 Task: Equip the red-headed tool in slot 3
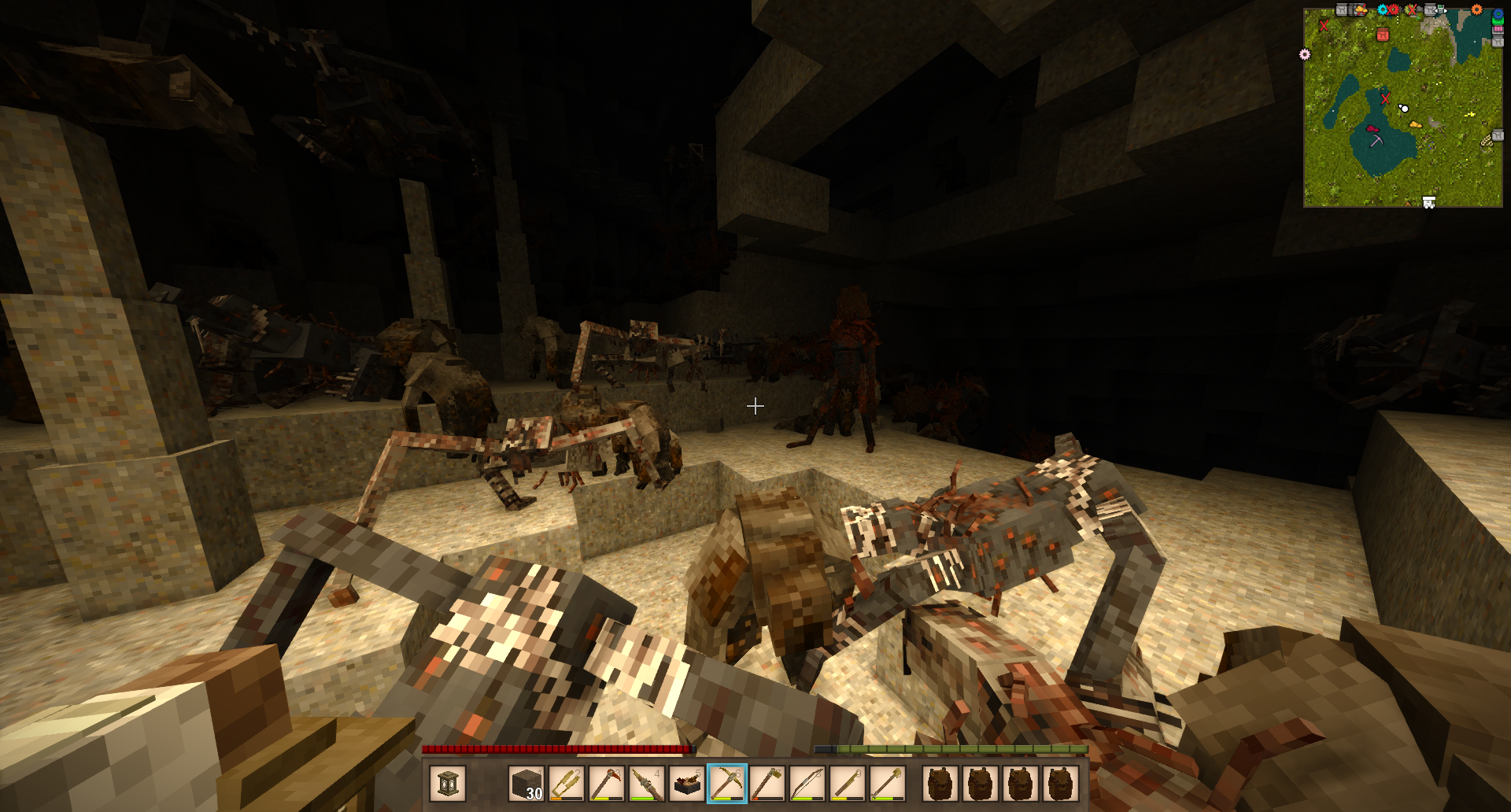pos(607,784)
